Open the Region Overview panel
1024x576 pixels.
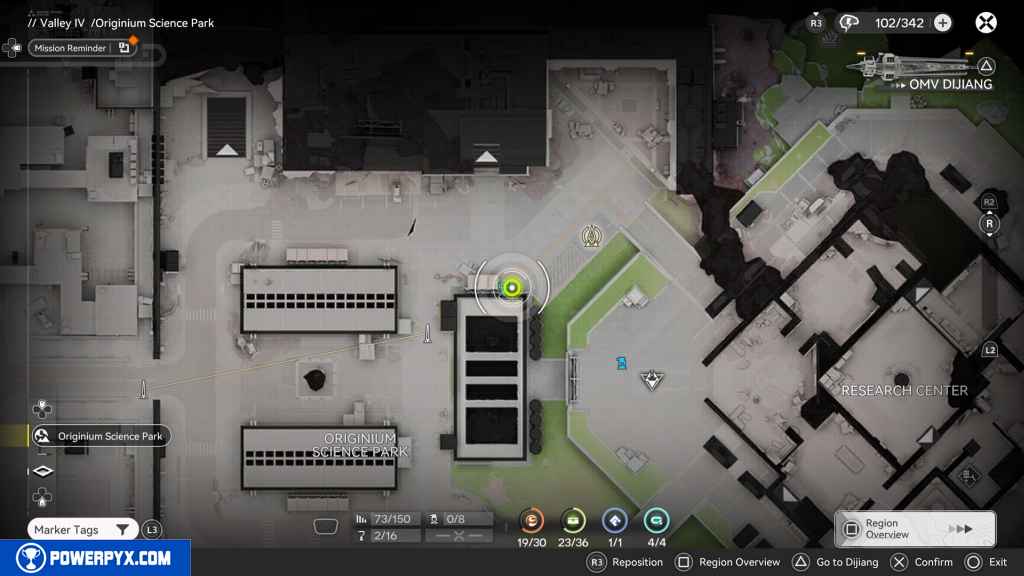[x=914, y=529]
